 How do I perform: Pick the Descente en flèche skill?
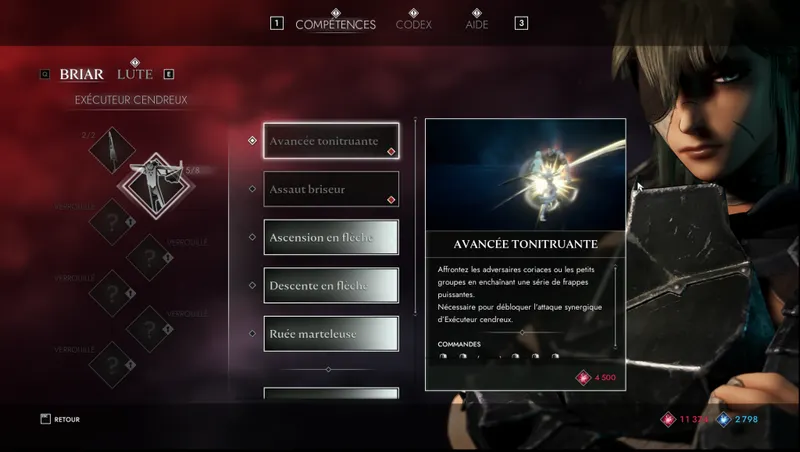pyautogui.click(x=331, y=285)
